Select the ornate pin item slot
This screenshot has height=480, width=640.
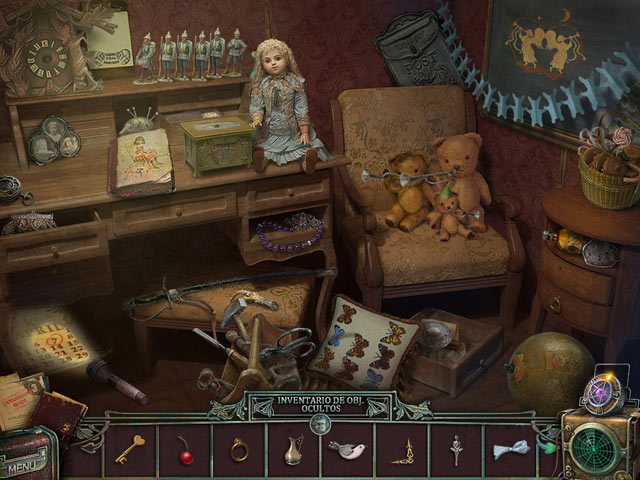[458, 449]
